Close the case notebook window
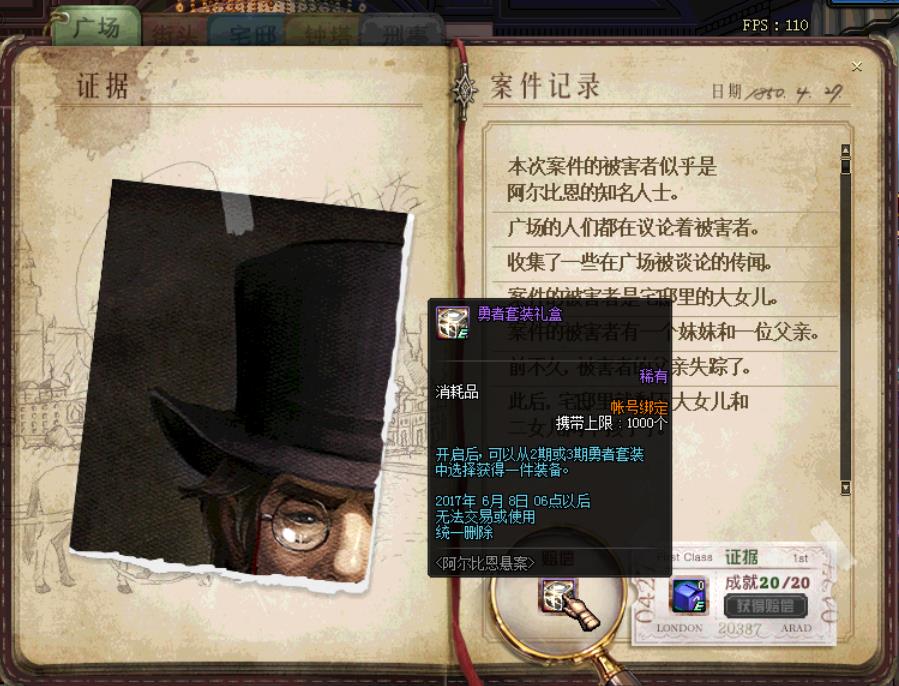 [856, 67]
